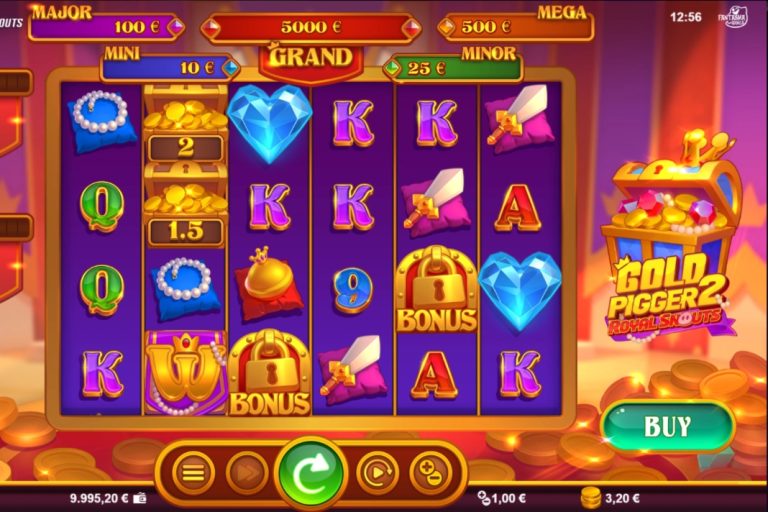
Task: Open the hamburger menu
Action: 193,473
